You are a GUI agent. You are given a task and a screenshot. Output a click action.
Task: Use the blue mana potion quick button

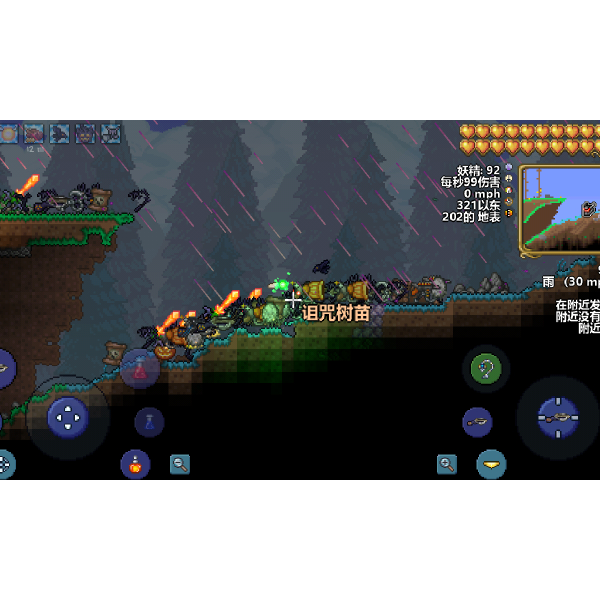[149, 422]
